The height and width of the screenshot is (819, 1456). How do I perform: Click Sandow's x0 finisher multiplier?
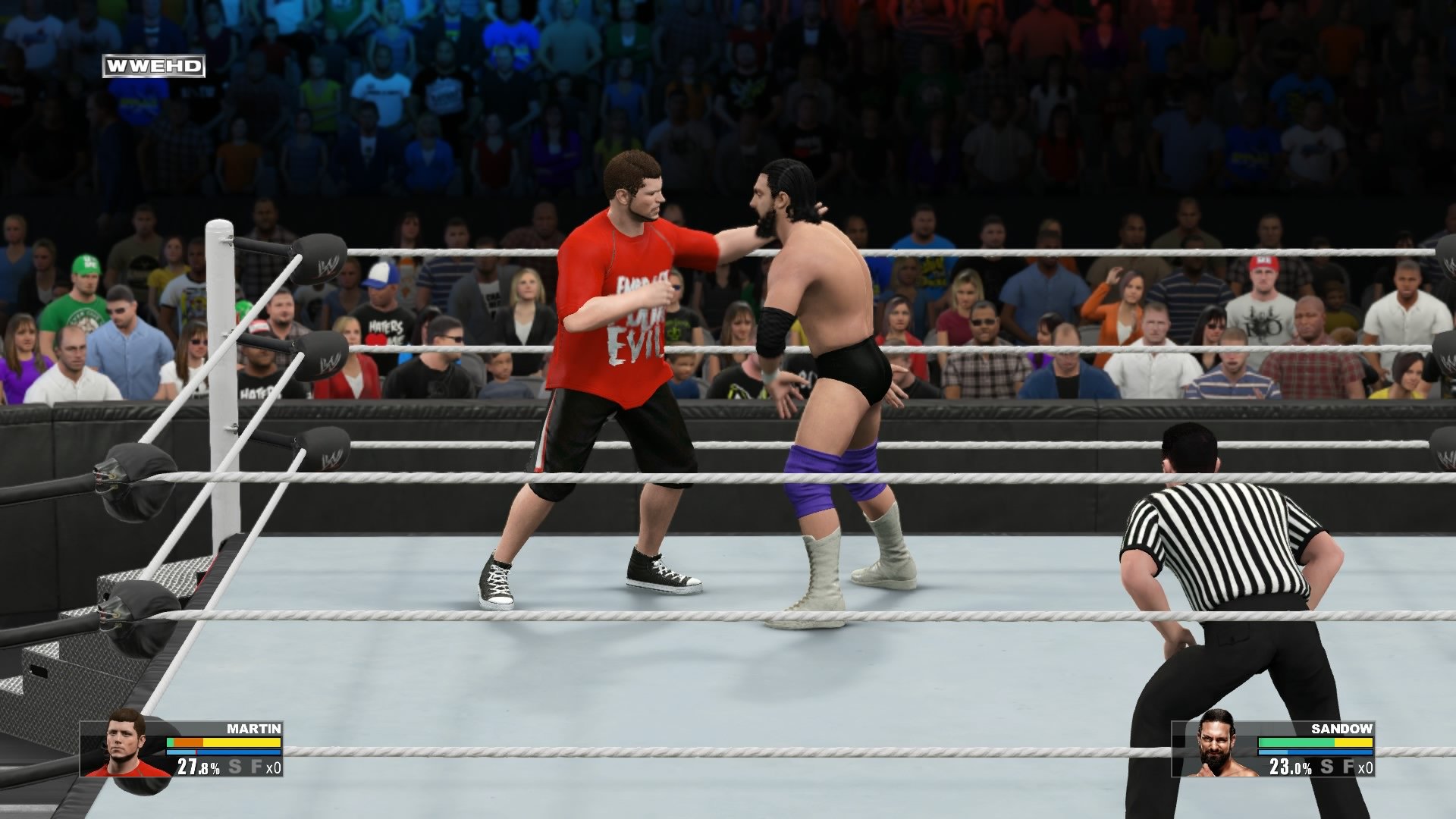click(x=1365, y=767)
